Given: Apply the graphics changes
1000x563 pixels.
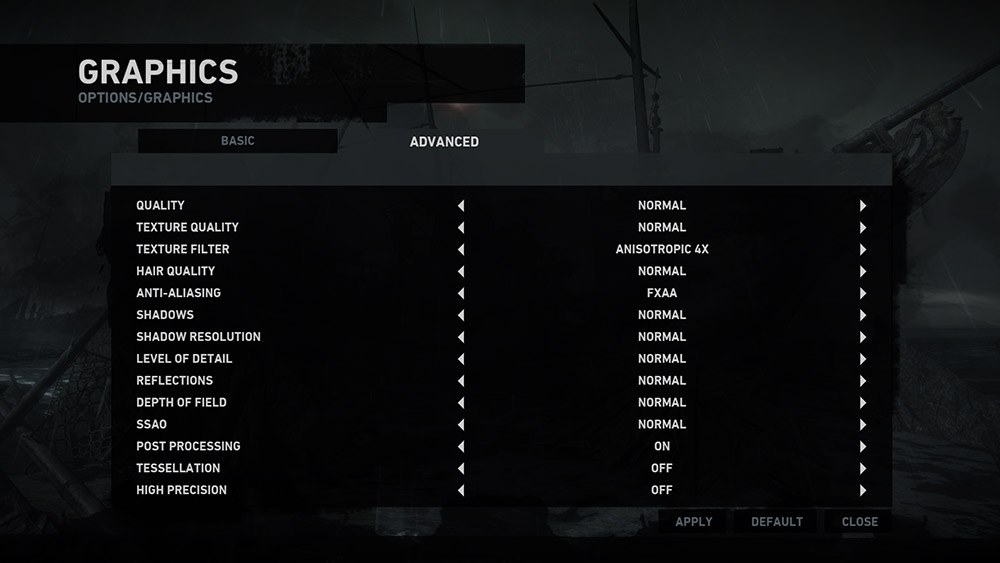Looking at the screenshot, I should (x=694, y=521).
